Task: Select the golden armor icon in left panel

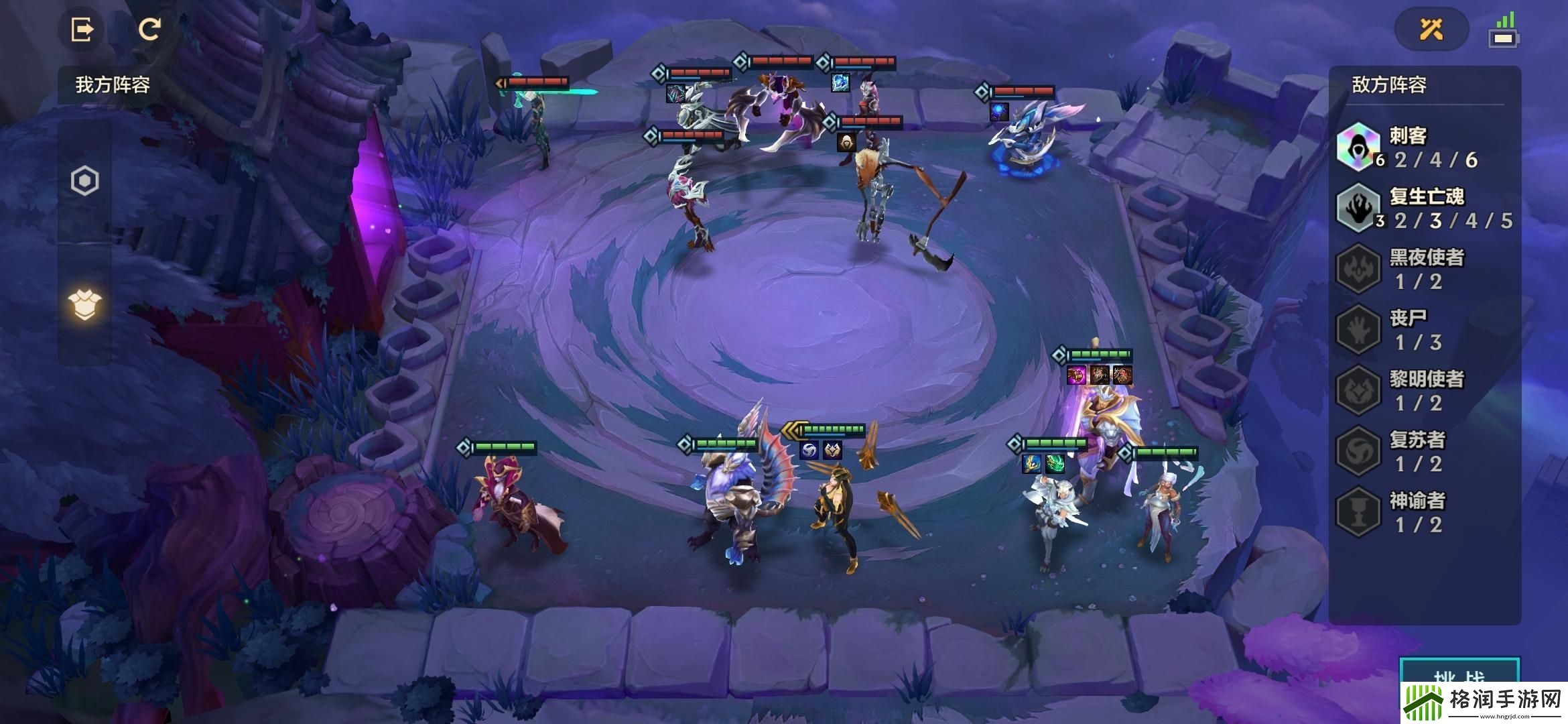Action: click(85, 306)
